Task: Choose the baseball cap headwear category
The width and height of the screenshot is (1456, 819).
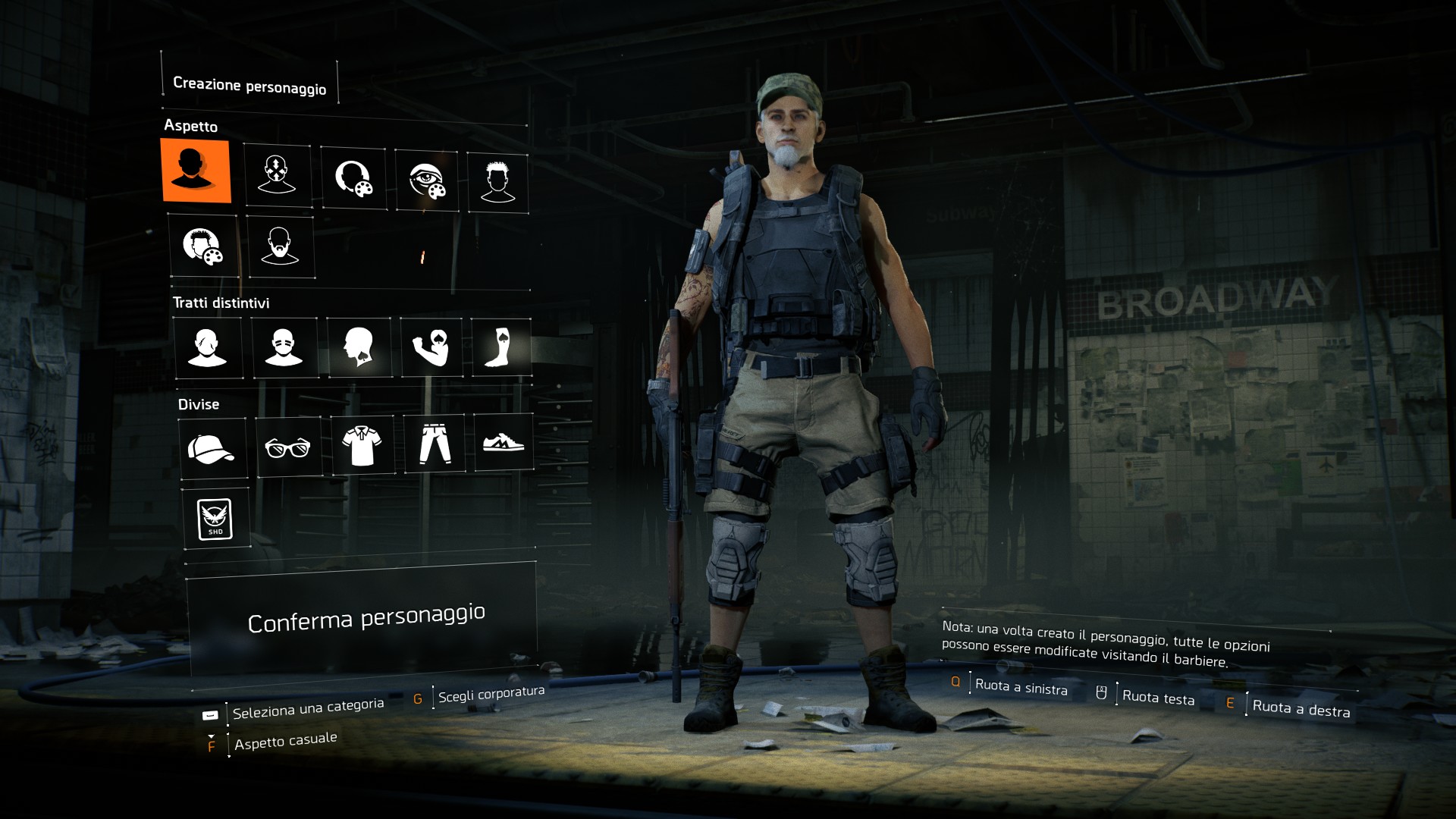Action: pyautogui.click(x=212, y=447)
